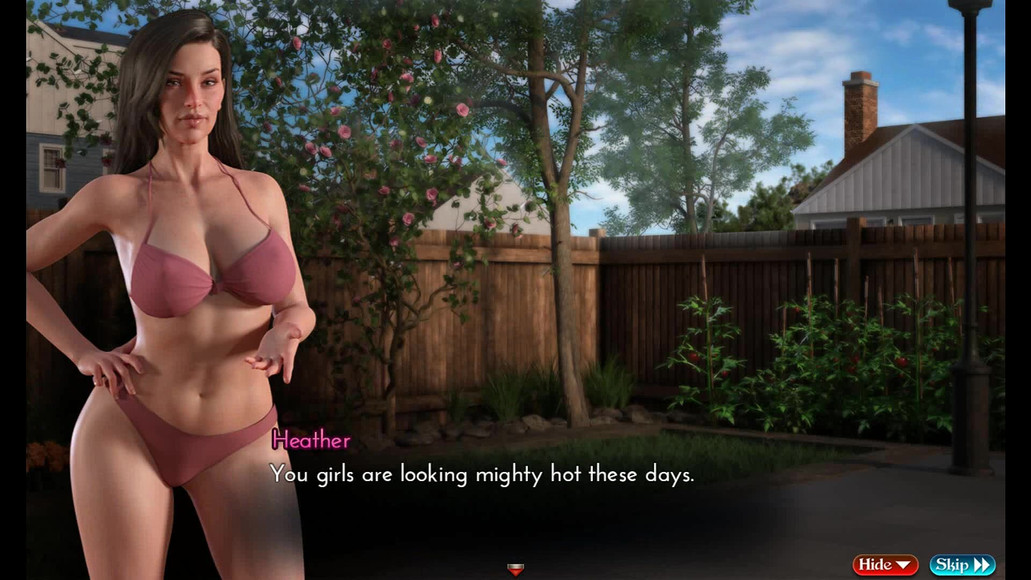
Task: Skip the dialogue using Skip button
Action: (962, 565)
